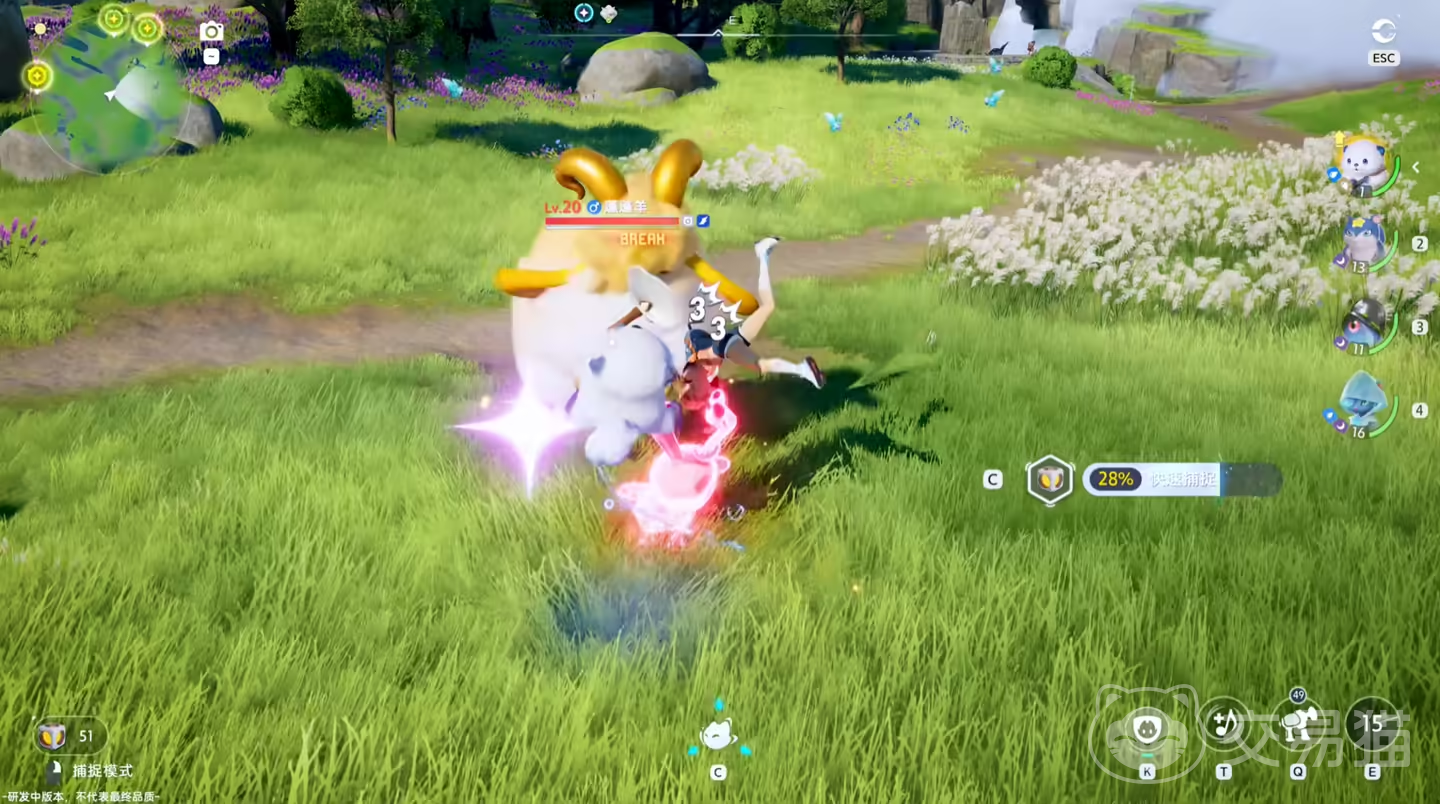This screenshot has height=804, width=1440.
Task: Activate the 28% capture prompt hexagon icon
Action: pos(1050,480)
